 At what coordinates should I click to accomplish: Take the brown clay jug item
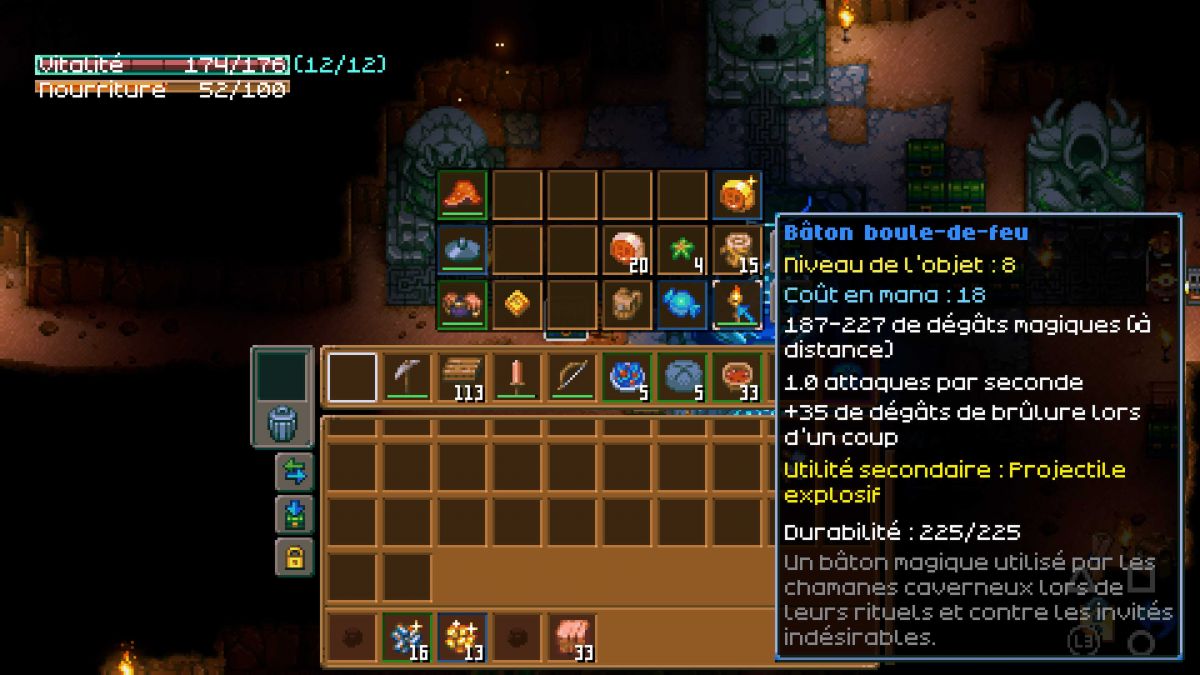coord(627,304)
